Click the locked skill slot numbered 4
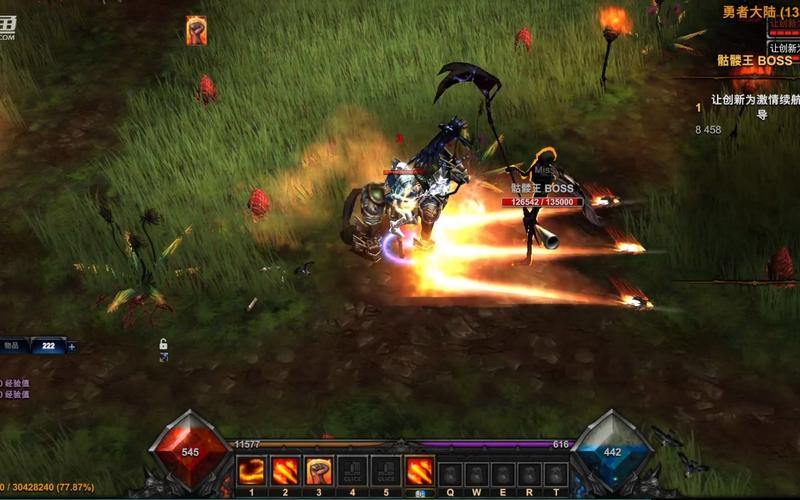This screenshot has height=500, width=800. [352, 471]
